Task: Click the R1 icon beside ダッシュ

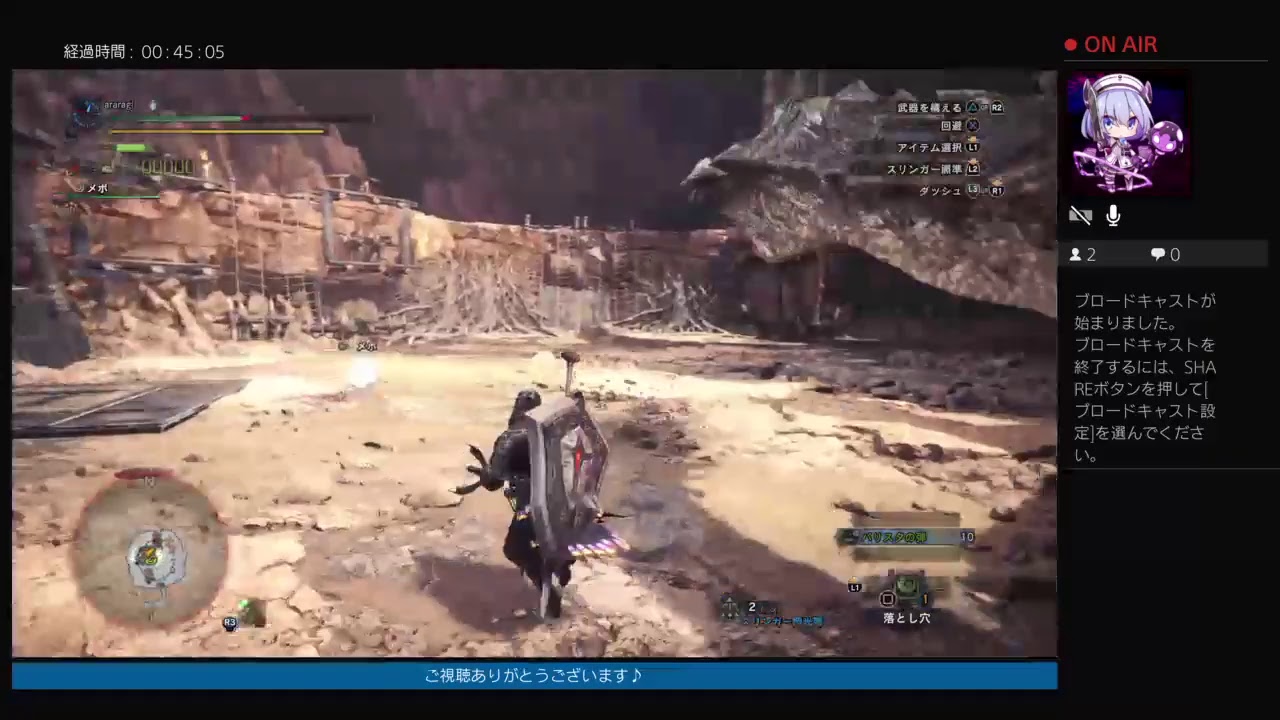Action: point(996,190)
